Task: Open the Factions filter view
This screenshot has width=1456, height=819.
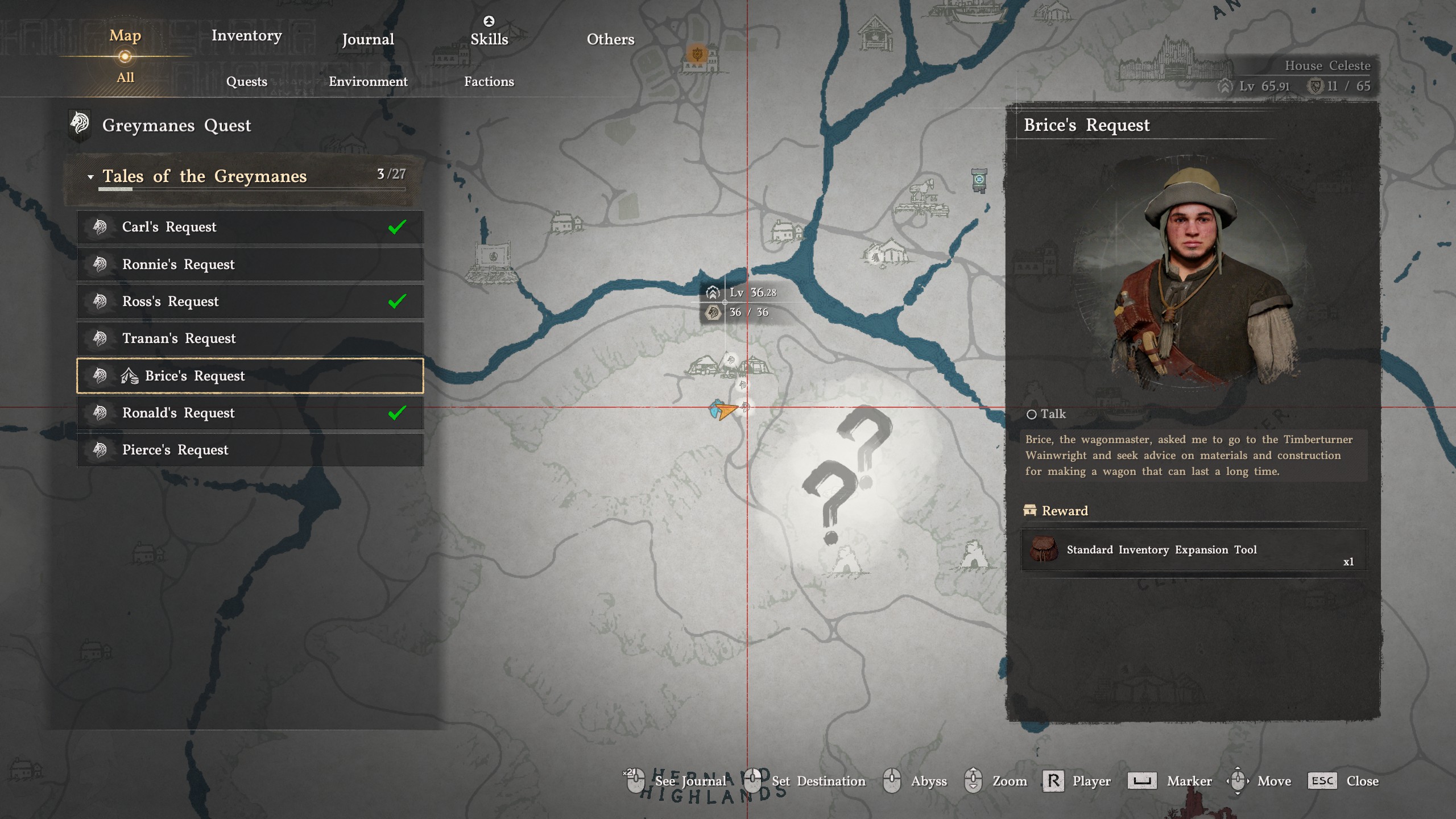Action: coord(490,81)
